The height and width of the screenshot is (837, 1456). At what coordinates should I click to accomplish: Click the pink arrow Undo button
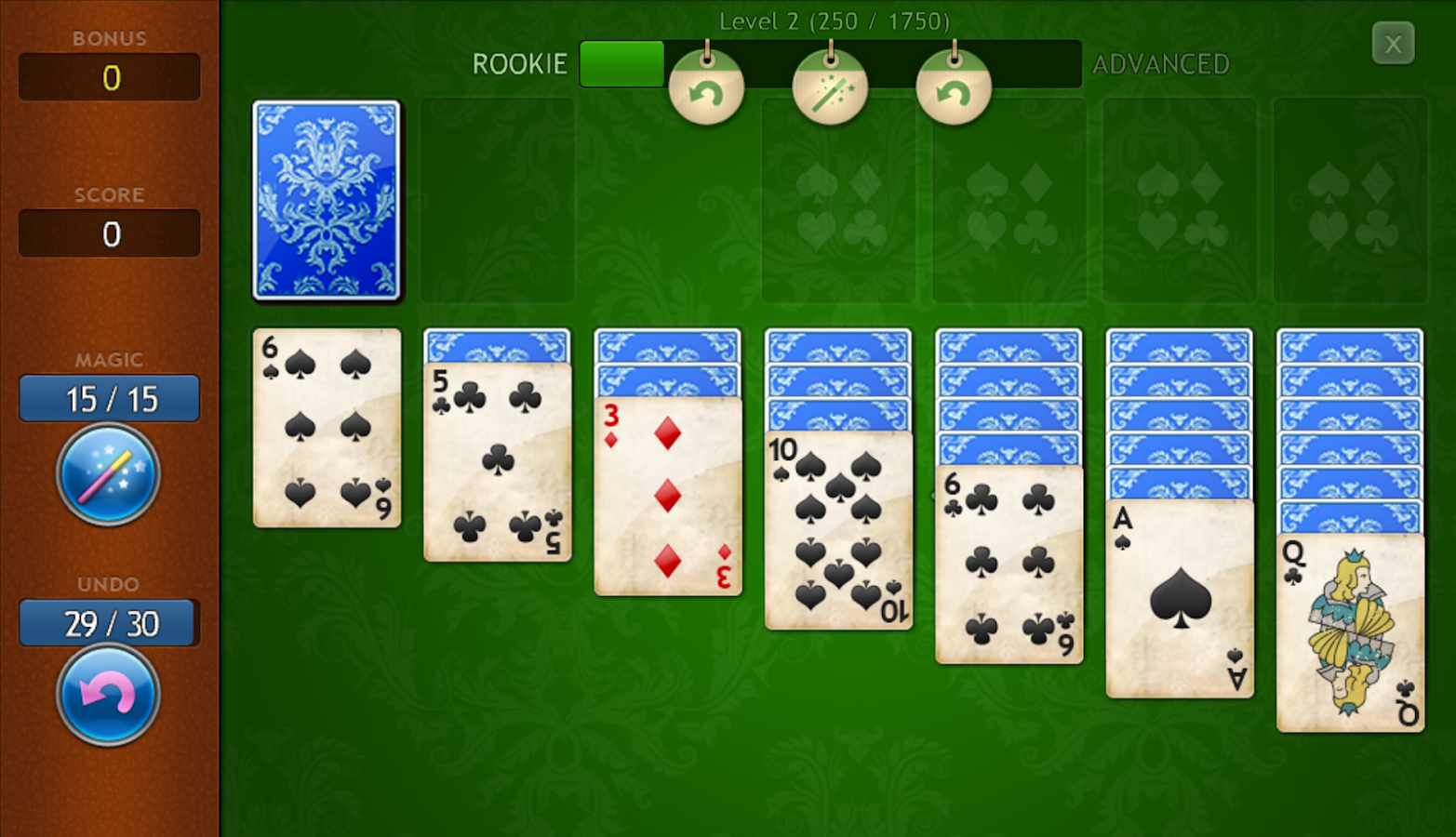[x=108, y=695]
